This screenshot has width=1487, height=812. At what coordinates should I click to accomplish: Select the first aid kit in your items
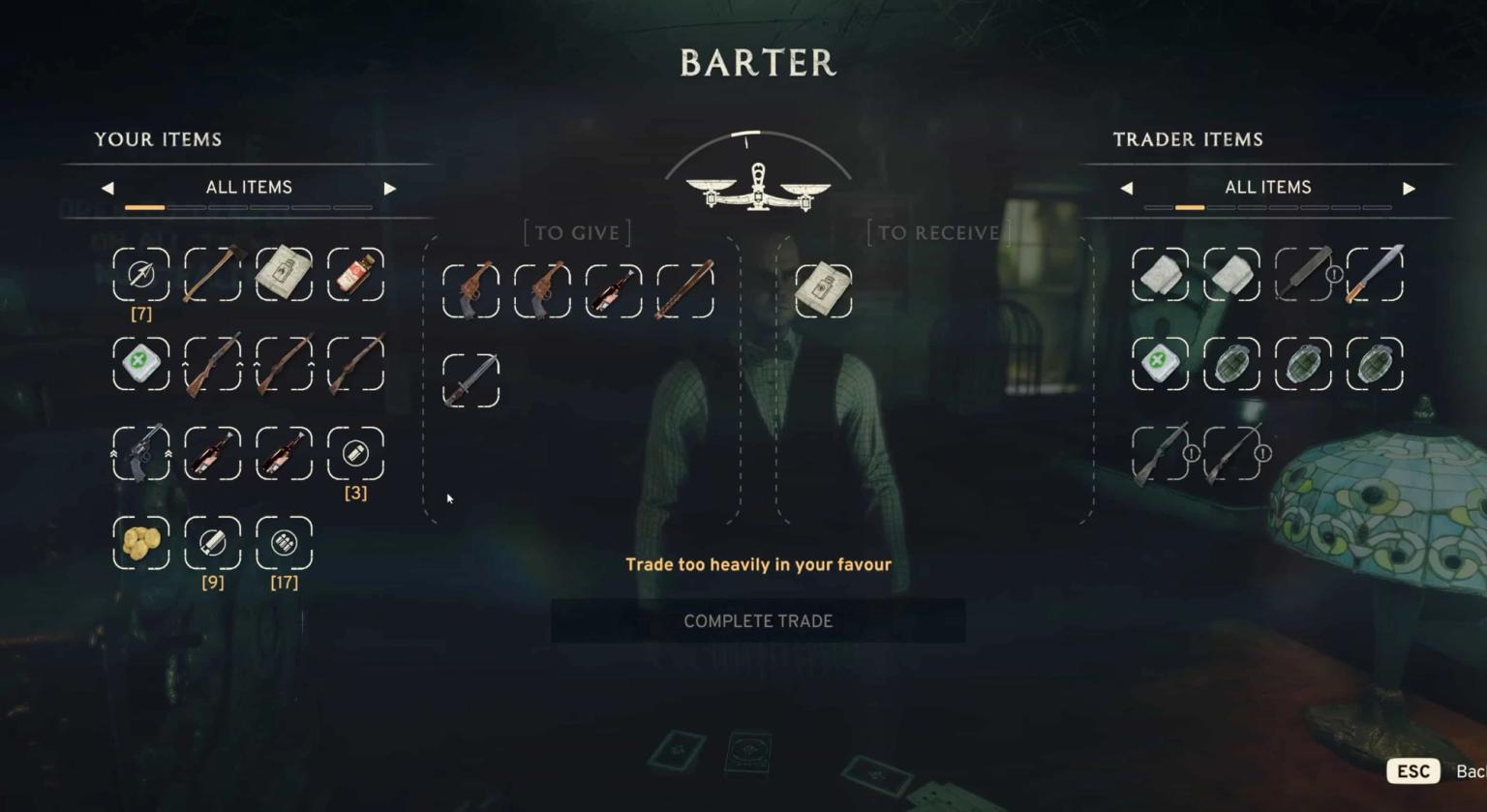[140, 365]
